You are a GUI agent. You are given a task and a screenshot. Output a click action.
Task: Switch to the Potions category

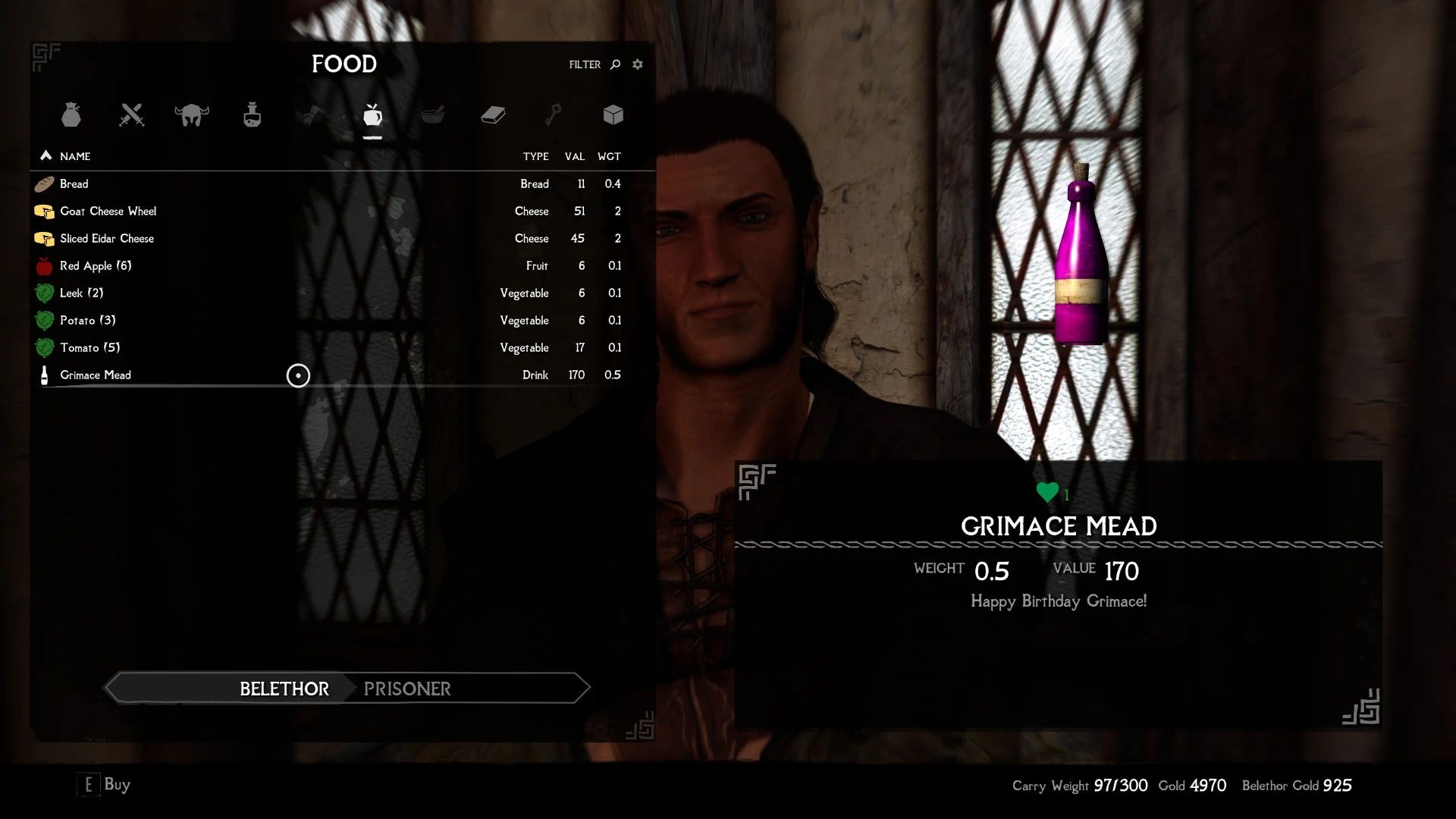tap(252, 115)
